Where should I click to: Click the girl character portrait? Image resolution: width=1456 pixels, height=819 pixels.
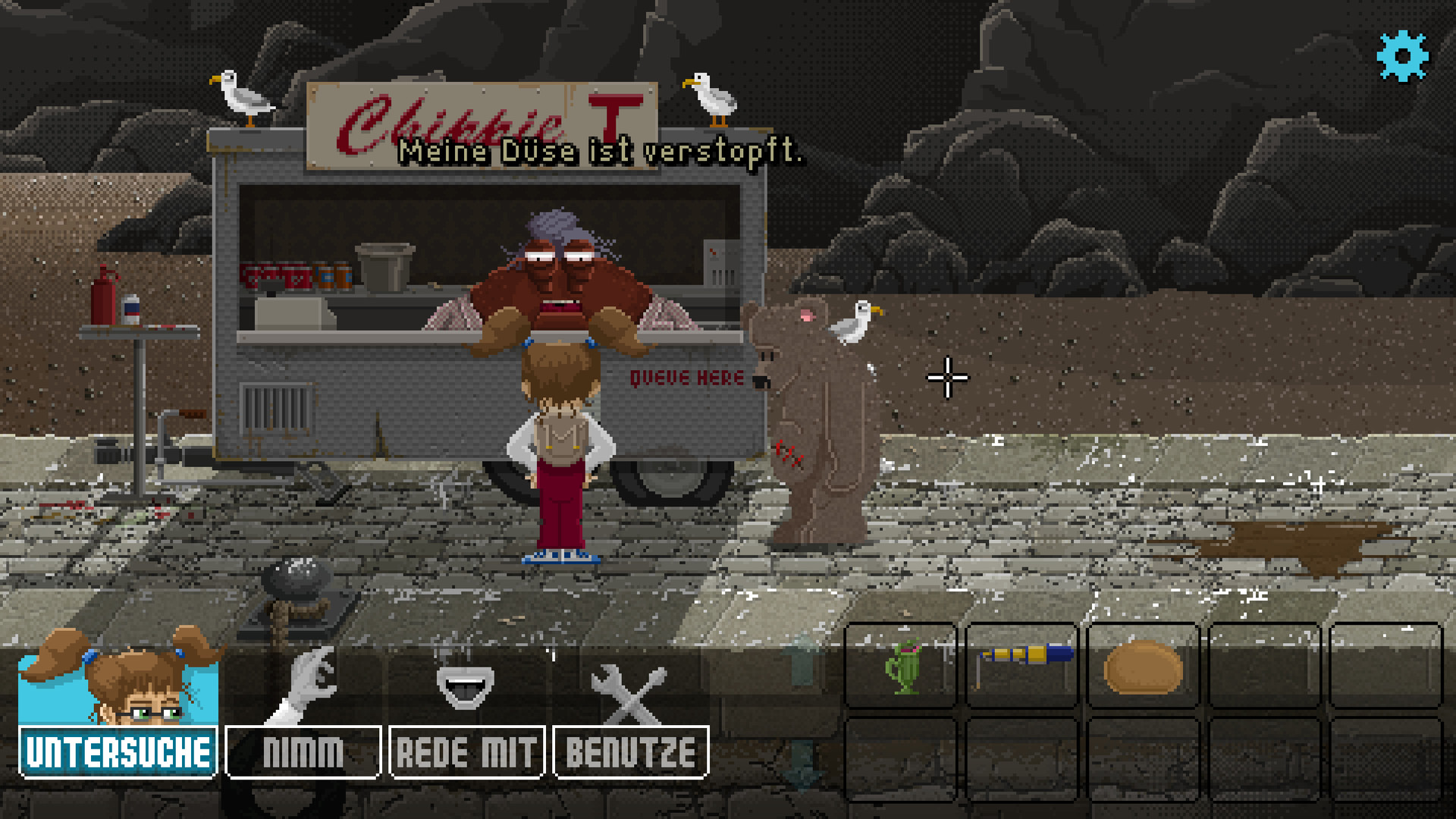tap(120, 676)
